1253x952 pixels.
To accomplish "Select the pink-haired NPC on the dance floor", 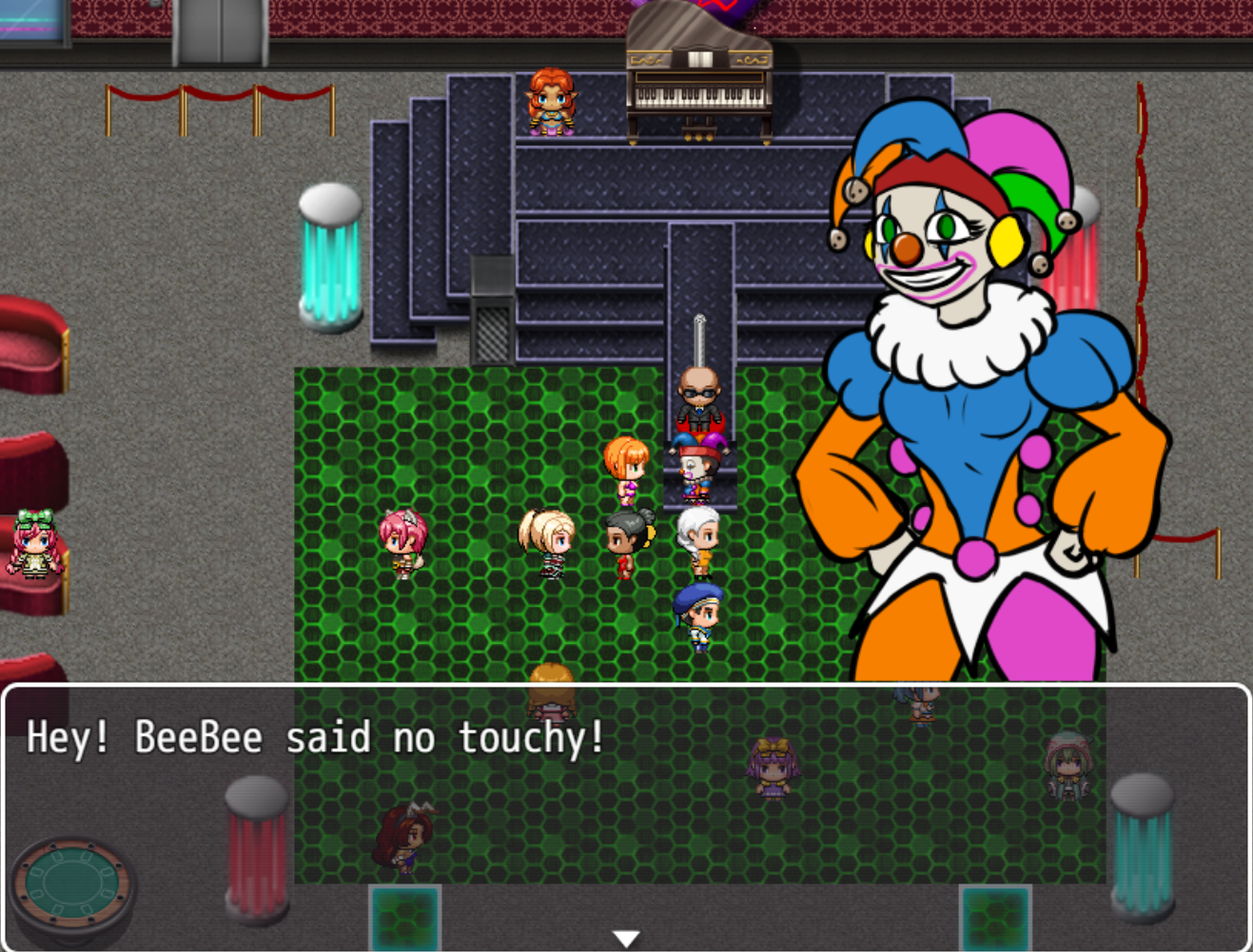I will tap(403, 542).
